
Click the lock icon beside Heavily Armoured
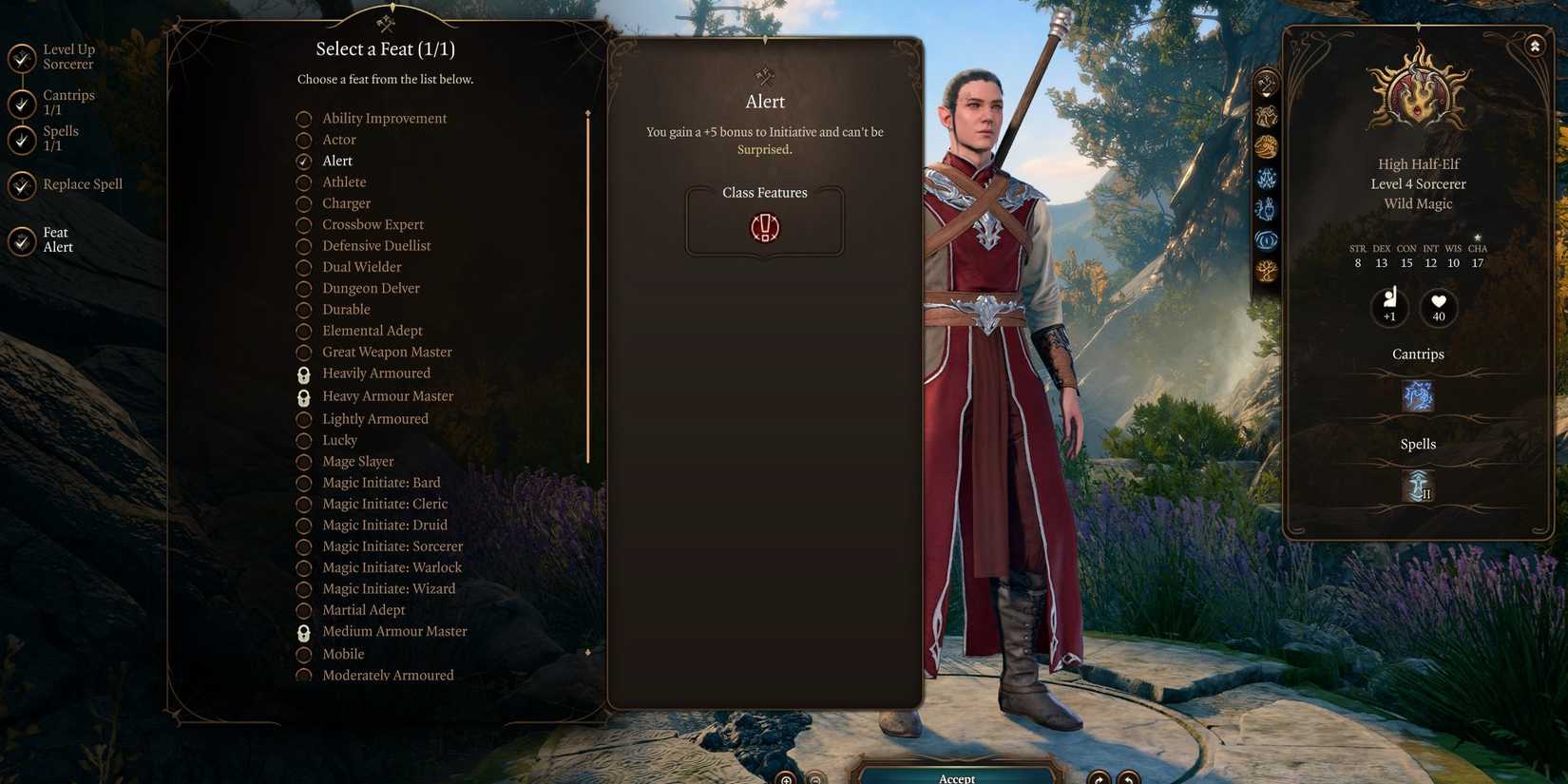point(304,374)
